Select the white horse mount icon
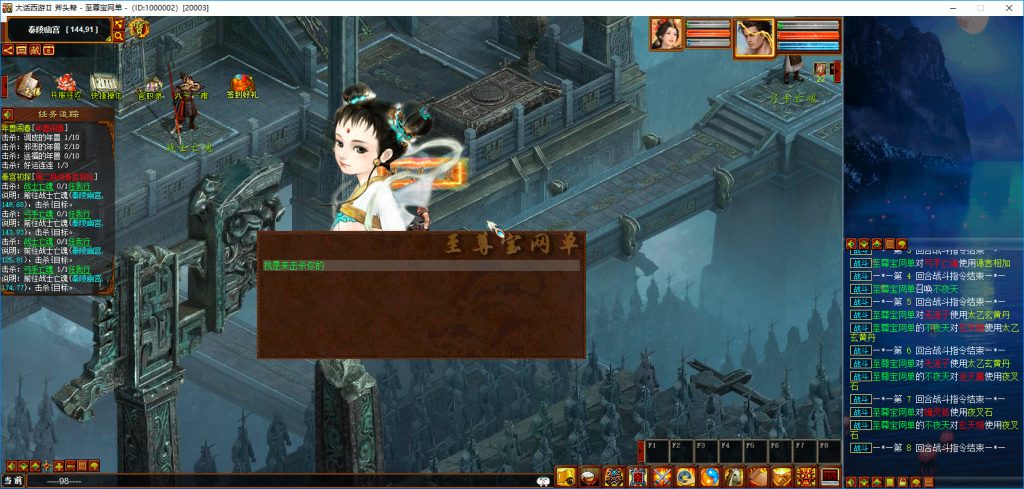 (733, 477)
